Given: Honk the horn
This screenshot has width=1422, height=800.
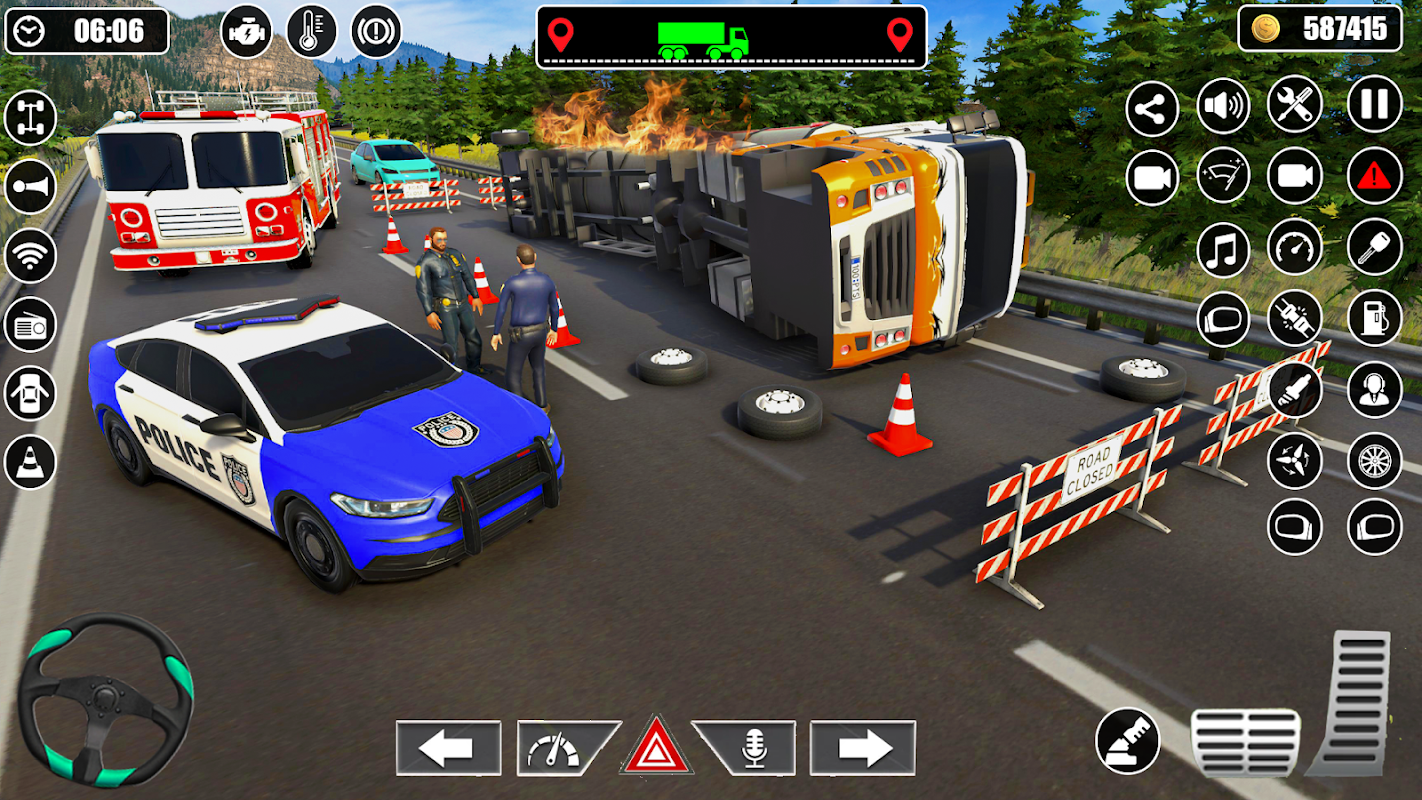Looking at the screenshot, I should 30,186.
